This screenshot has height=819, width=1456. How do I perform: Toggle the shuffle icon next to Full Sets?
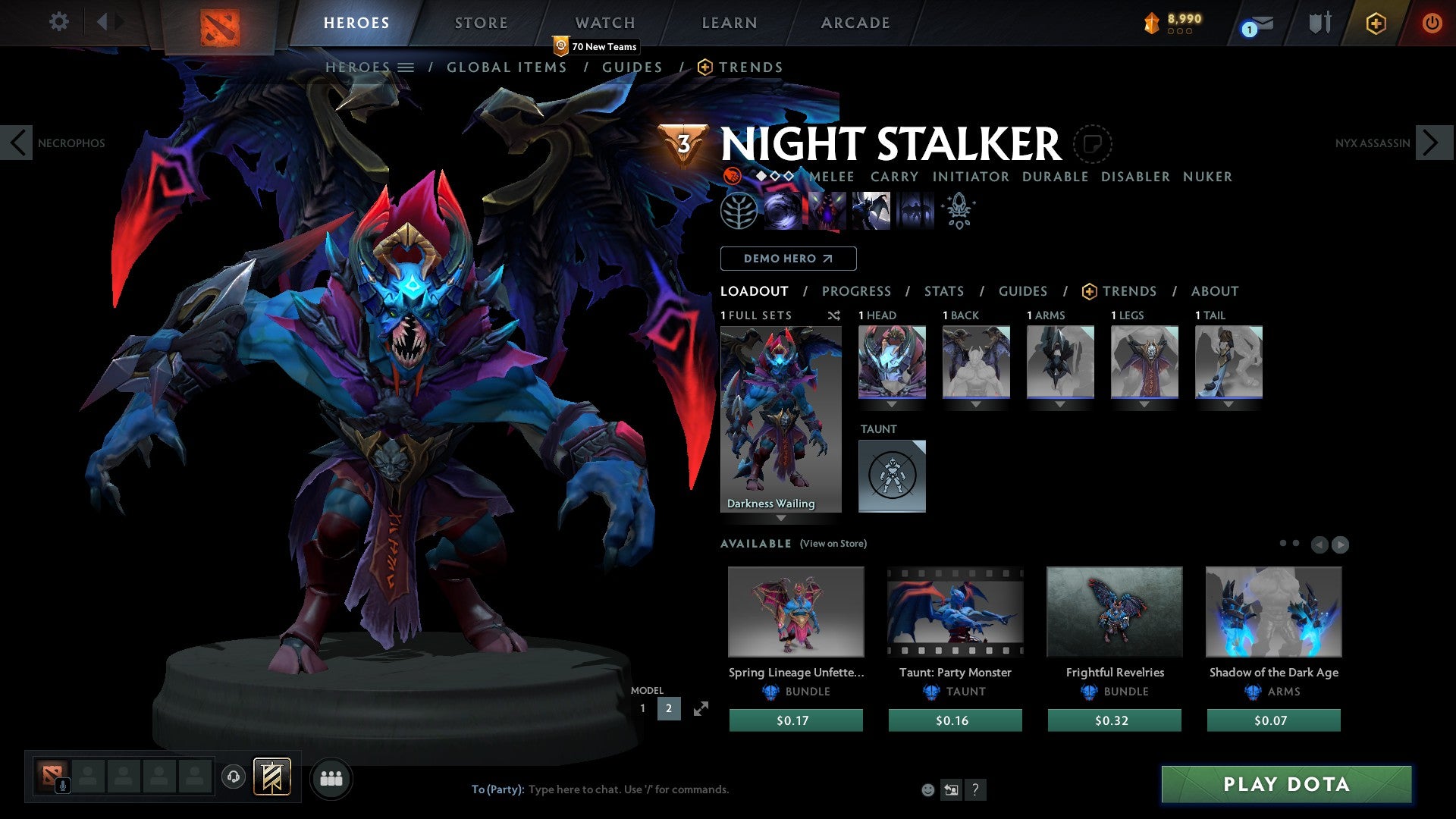pyautogui.click(x=834, y=315)
